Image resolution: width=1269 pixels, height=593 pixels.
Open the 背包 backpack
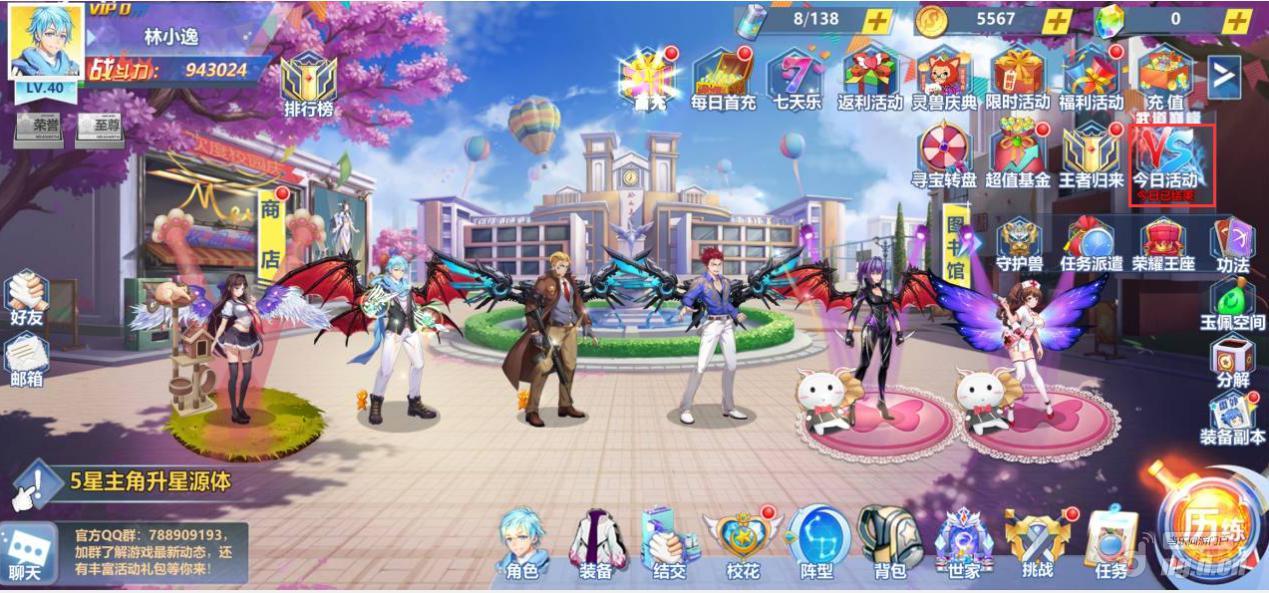889,545
